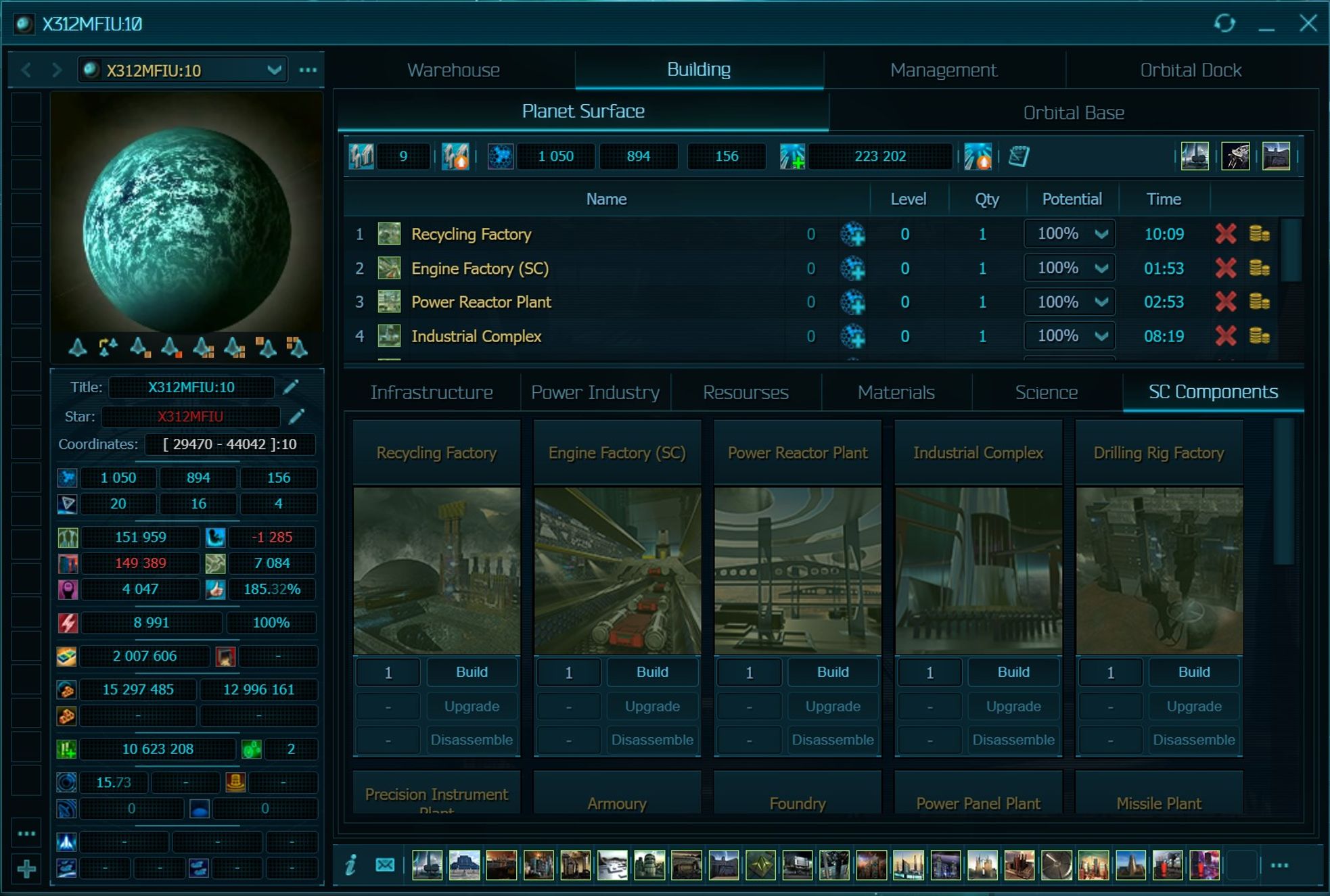Select the Power Reactor Plant queue row
Screen dimensions: 1330x896
481,302
